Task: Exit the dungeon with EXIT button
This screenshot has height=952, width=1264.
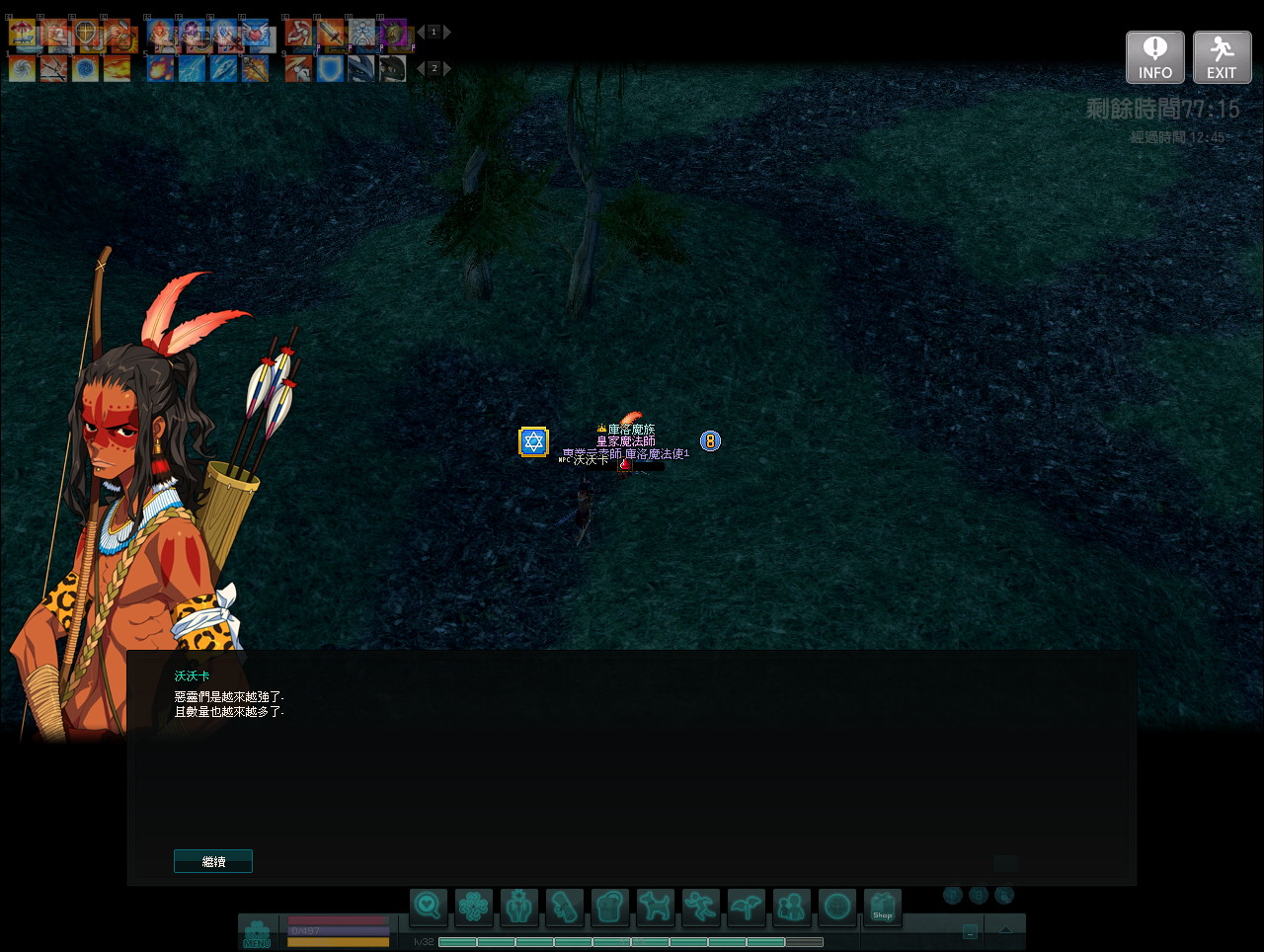Action: (1222, 57)
